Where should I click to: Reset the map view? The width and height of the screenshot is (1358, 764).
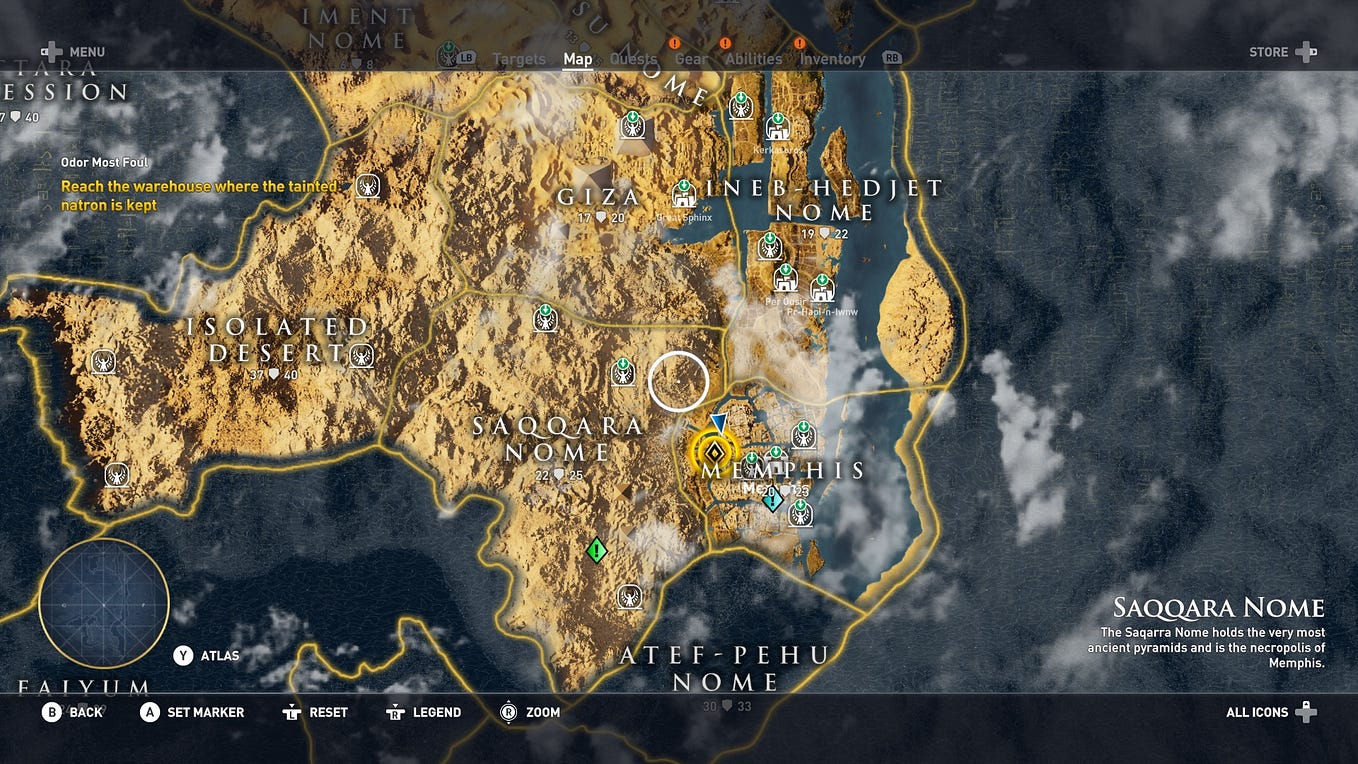click(316, 712)
